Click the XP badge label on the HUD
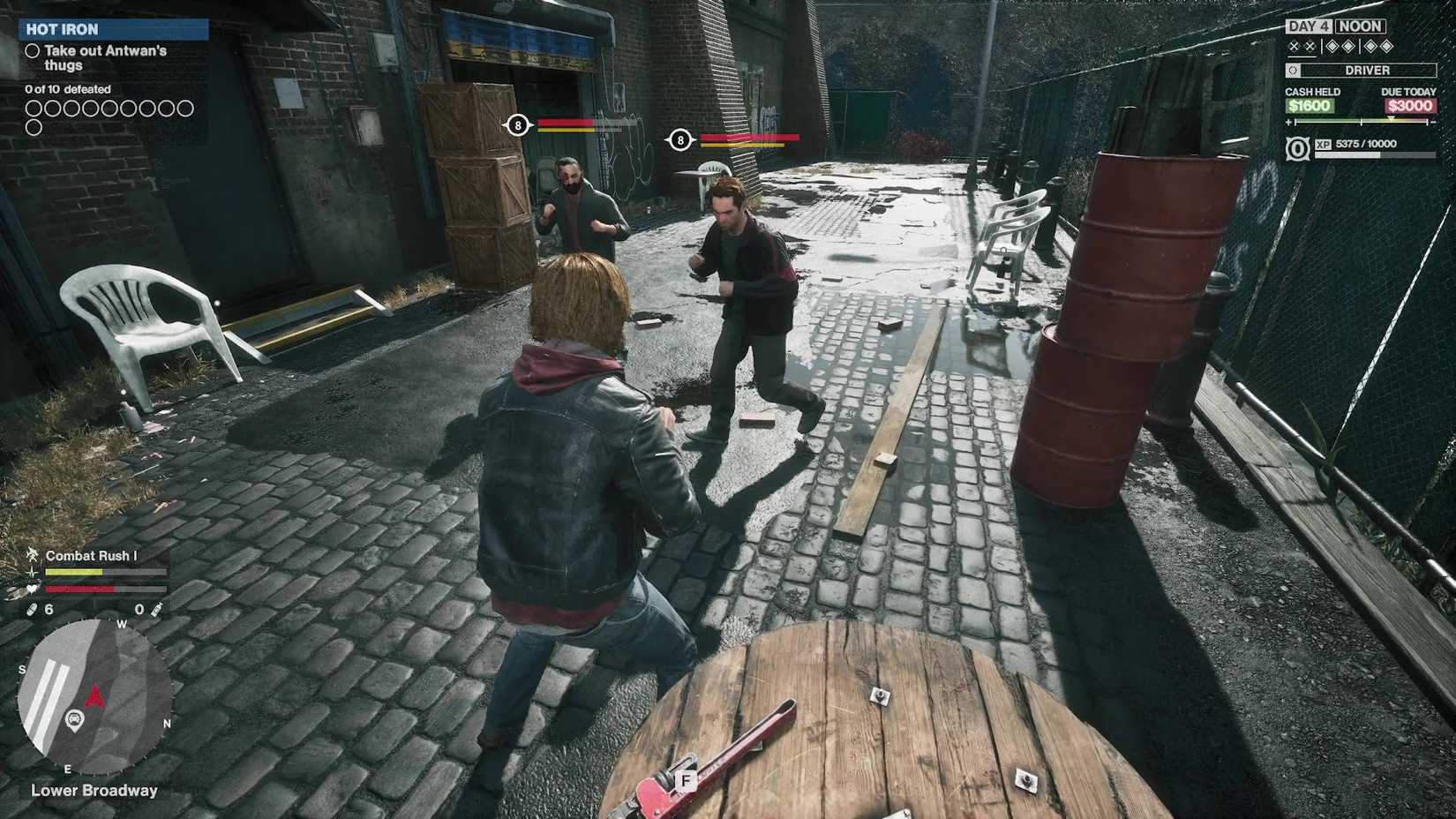Viewport: 1456px width, 819px height. pos(1324,144)
